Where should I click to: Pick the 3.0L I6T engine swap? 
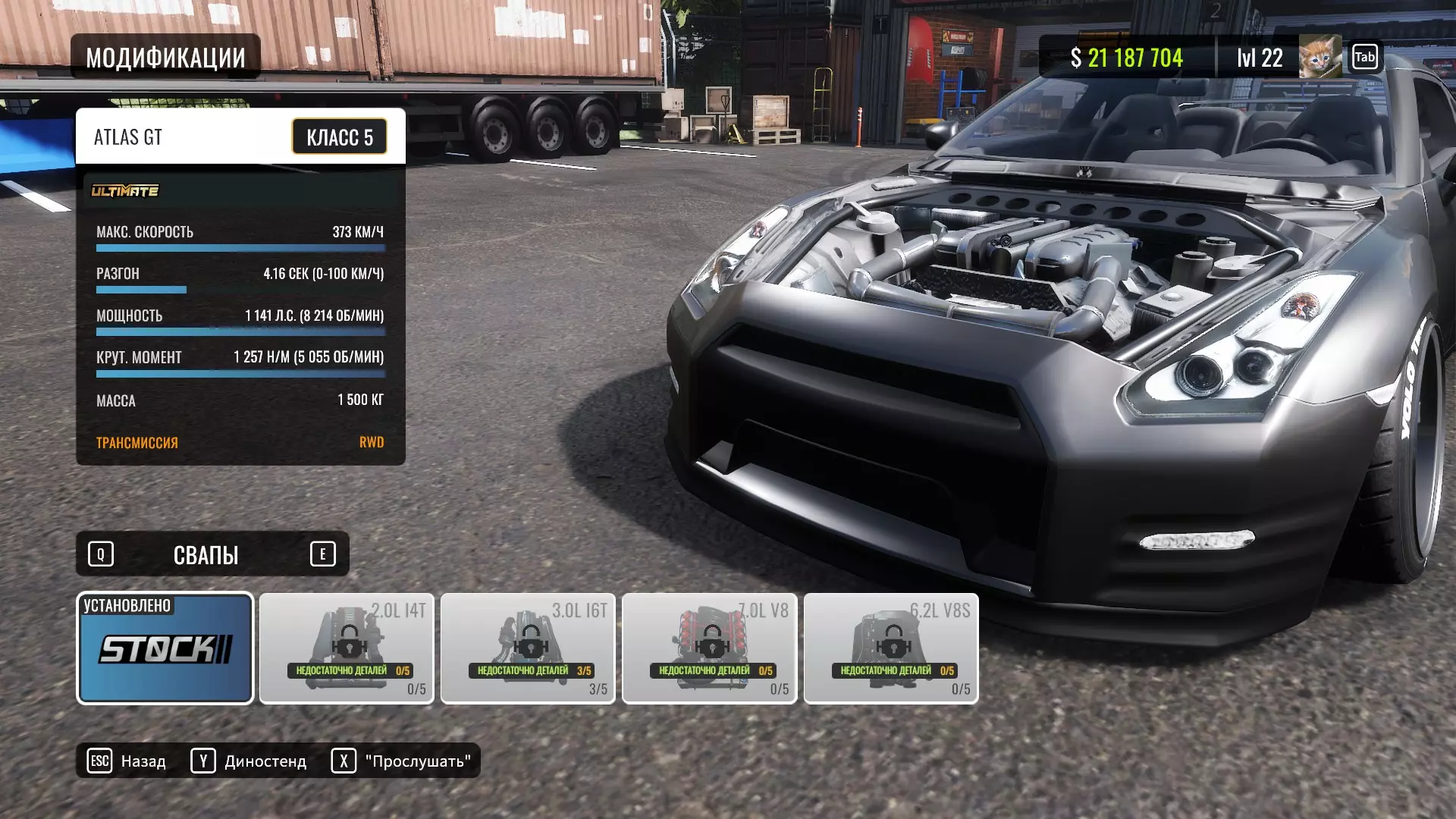[x=528, y=648]
